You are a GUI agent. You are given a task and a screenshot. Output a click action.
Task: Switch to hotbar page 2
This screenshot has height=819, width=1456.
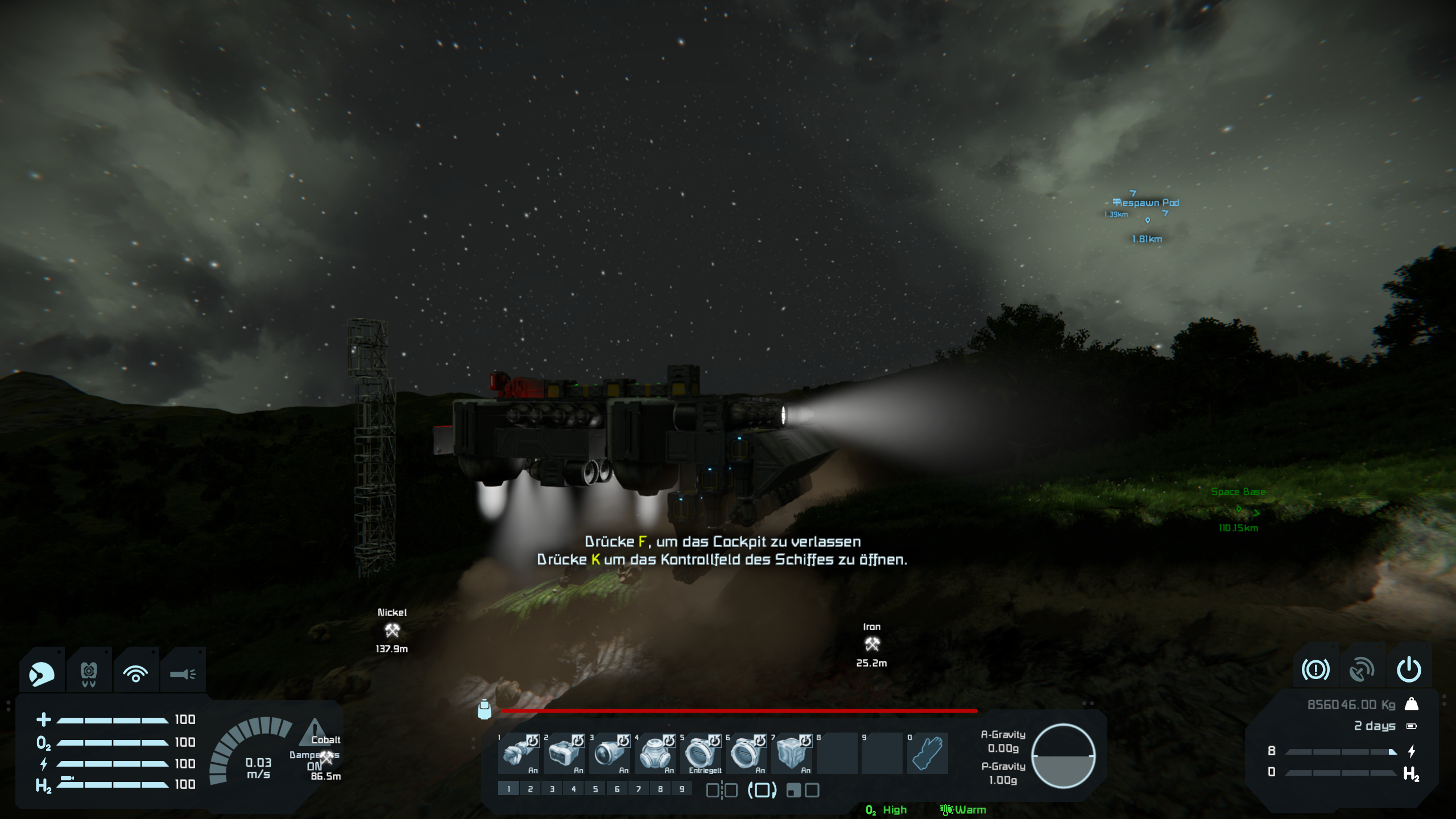tap(530, 789)
